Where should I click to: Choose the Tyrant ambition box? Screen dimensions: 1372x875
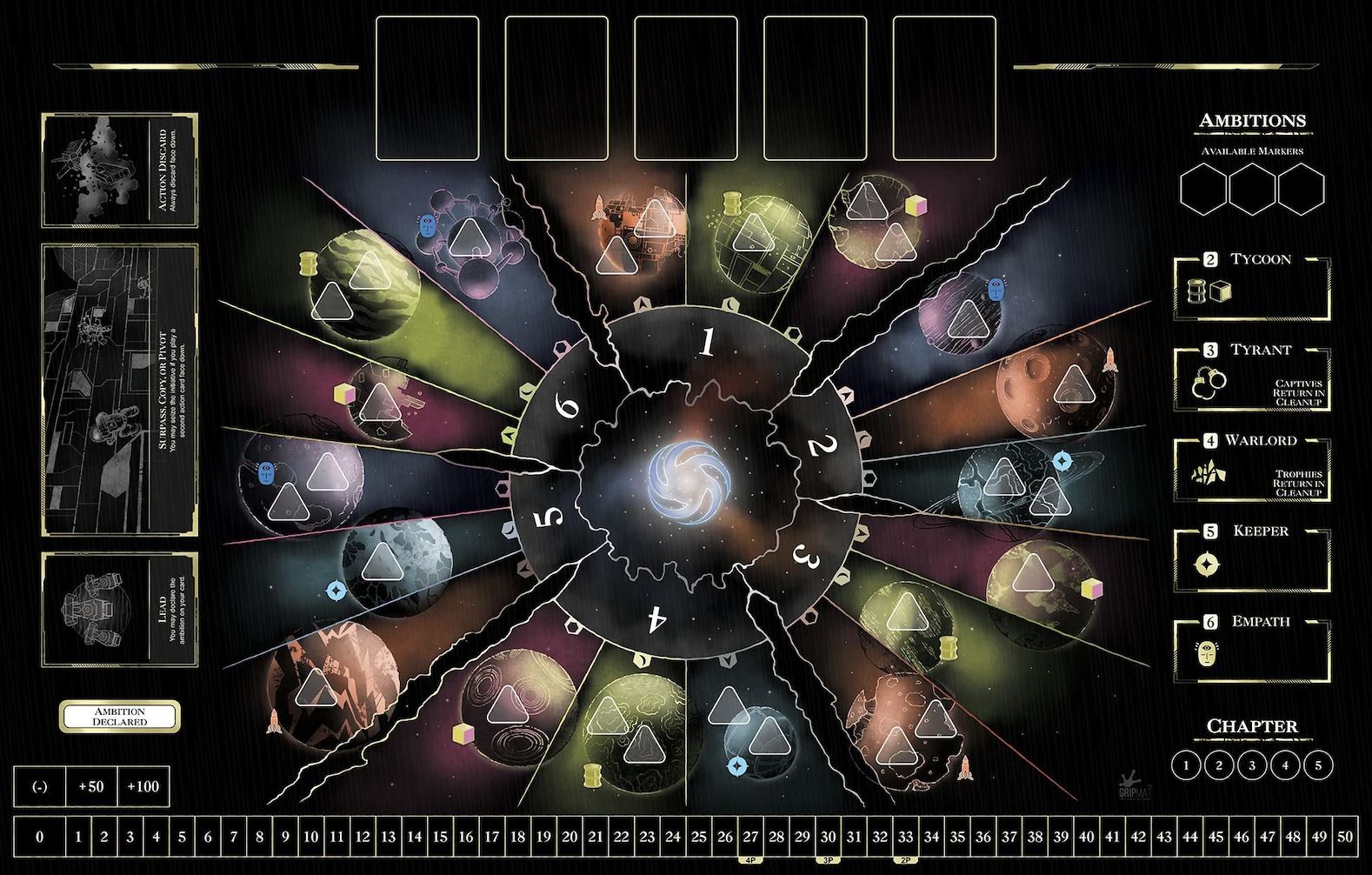tap(1252, 378)
